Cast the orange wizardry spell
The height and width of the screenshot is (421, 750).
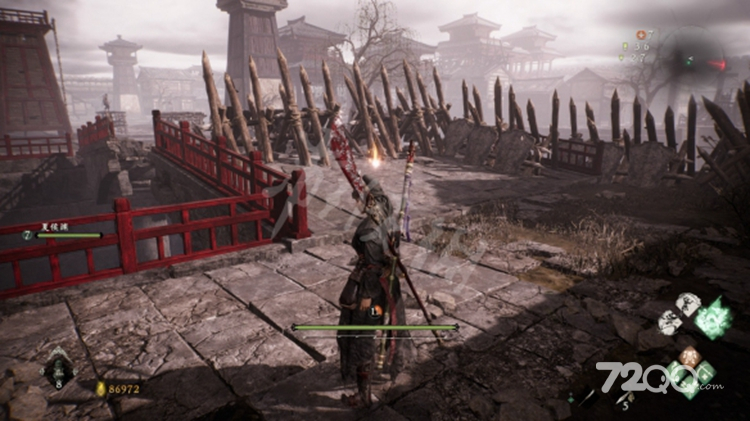(x=688, y=356)
